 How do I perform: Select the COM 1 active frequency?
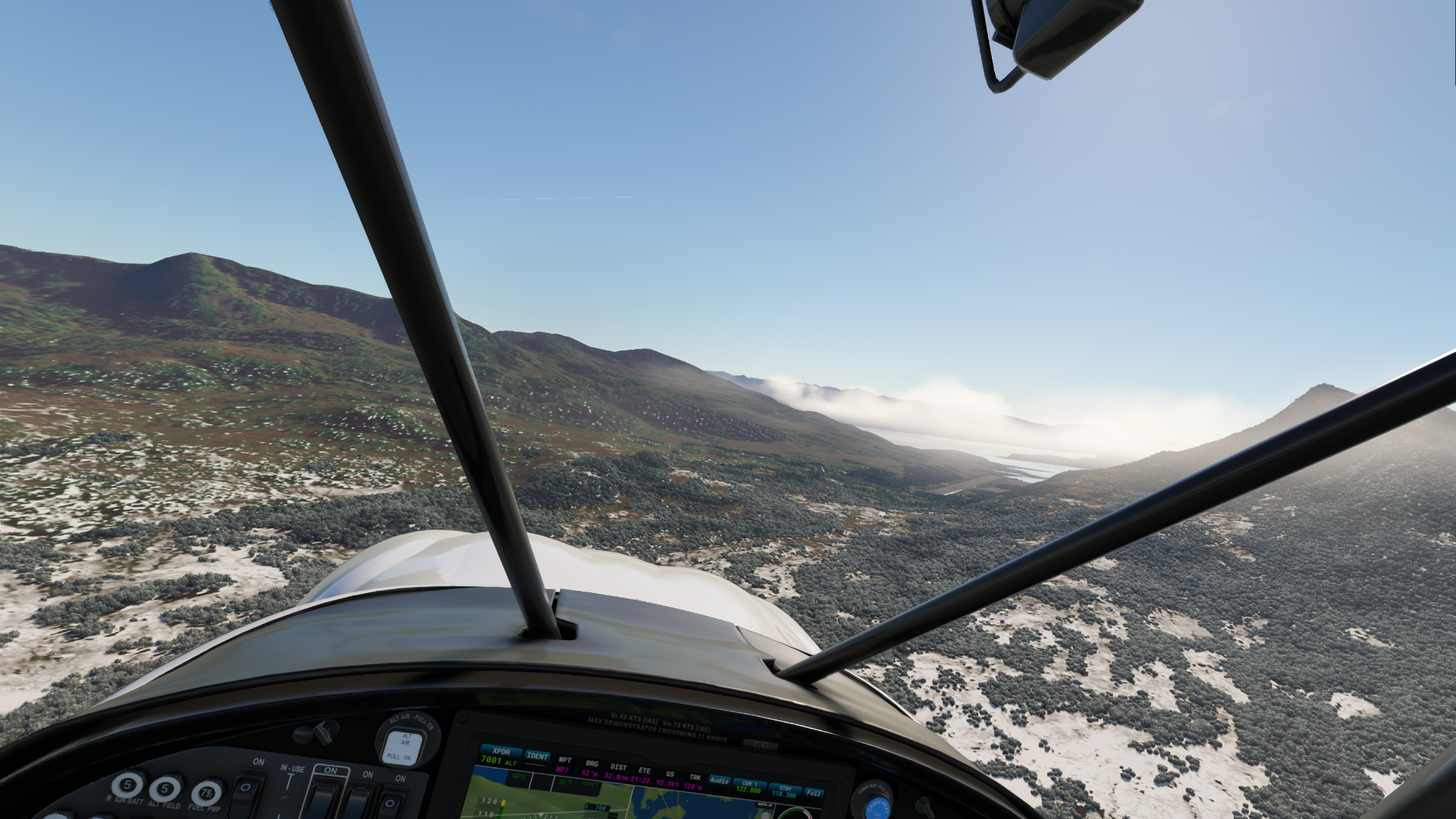pos(748,786)
